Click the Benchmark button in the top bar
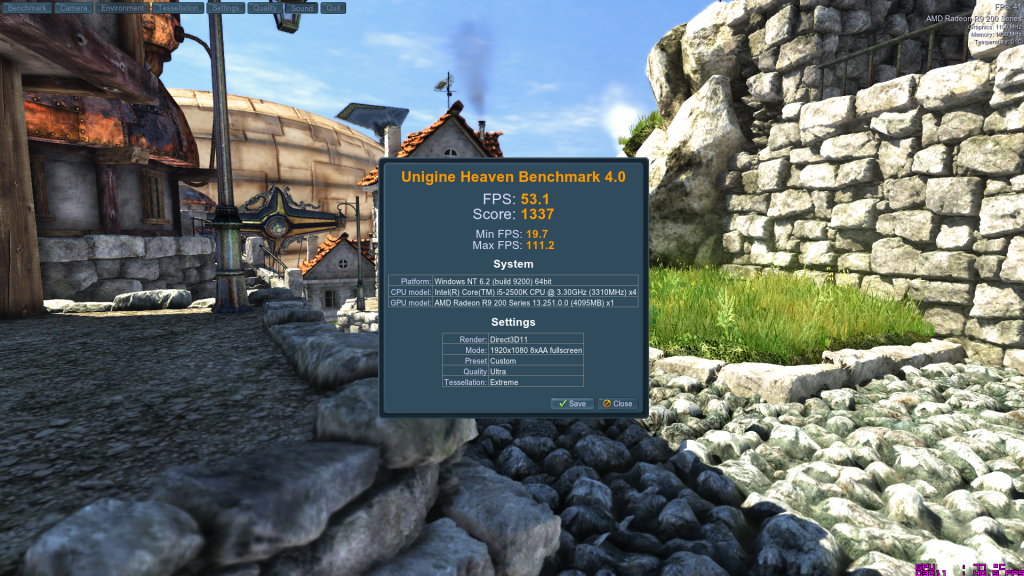Screen dimensions: 1024x576 pyautogui.click(x=27, y=7)
